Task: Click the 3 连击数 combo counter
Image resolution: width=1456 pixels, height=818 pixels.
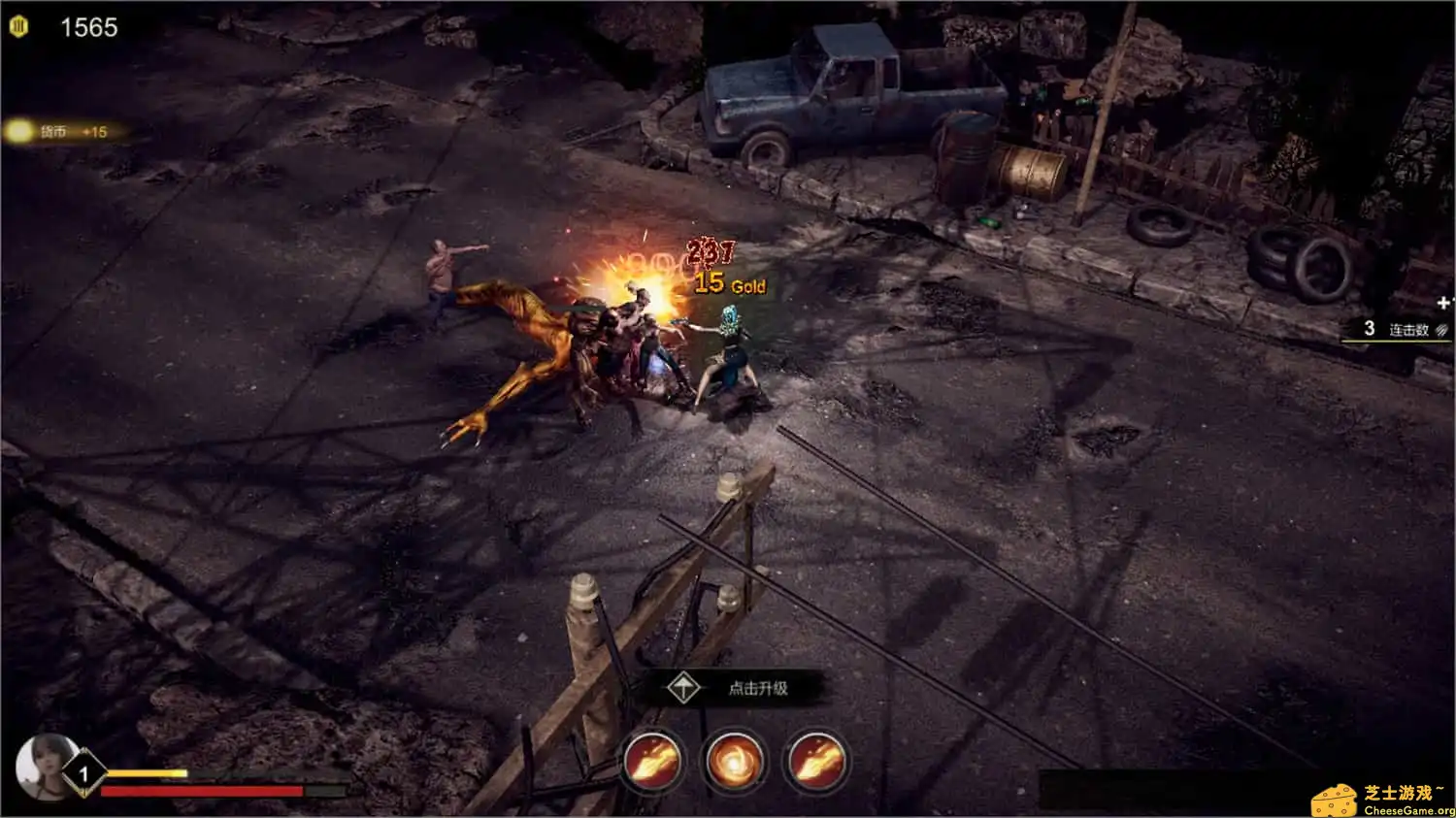Action: [x=1390, y=329]
